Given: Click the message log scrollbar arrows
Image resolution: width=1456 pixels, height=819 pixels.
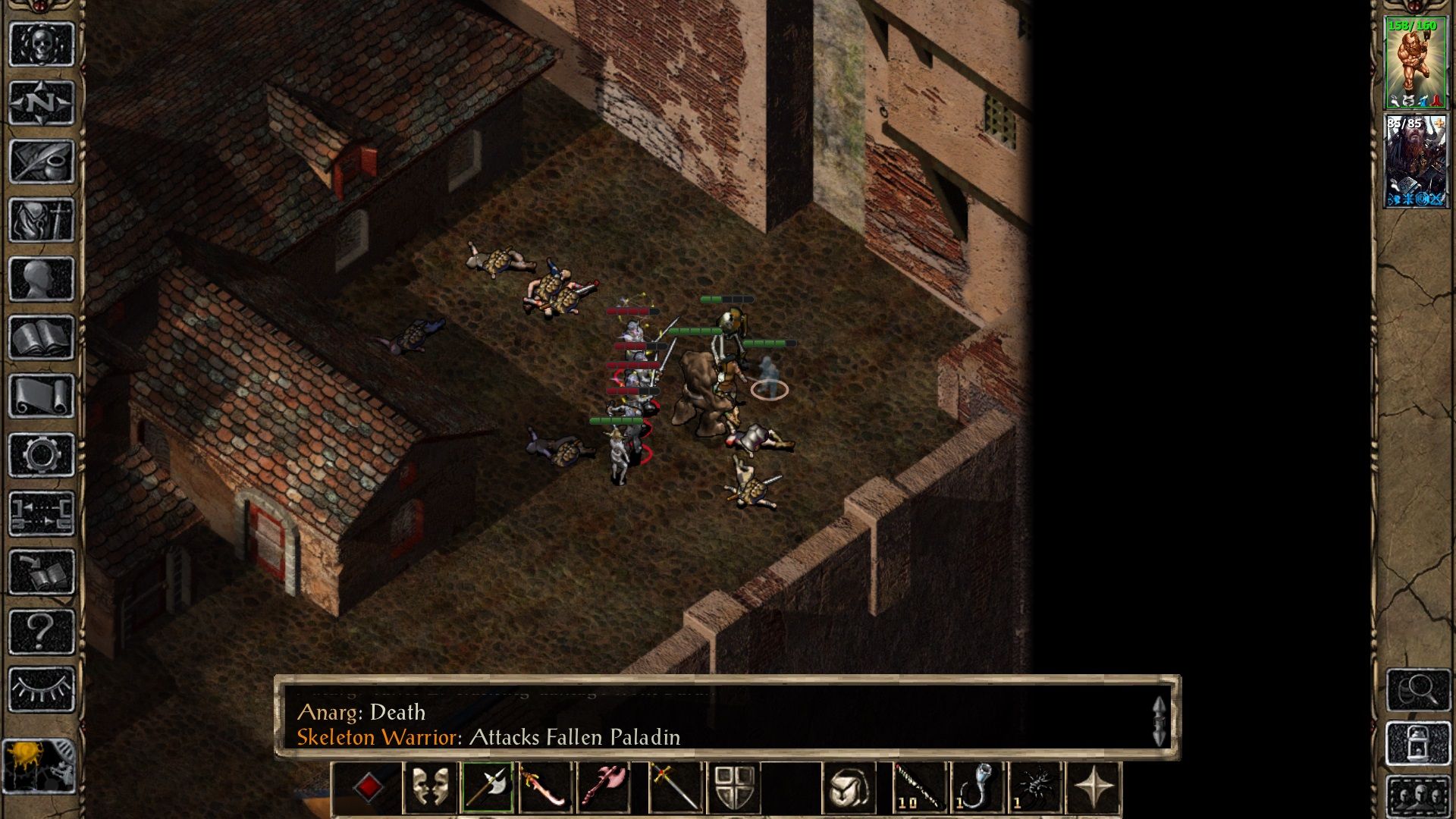Looking at the screenshot, I should click(x=1159, y=721).
